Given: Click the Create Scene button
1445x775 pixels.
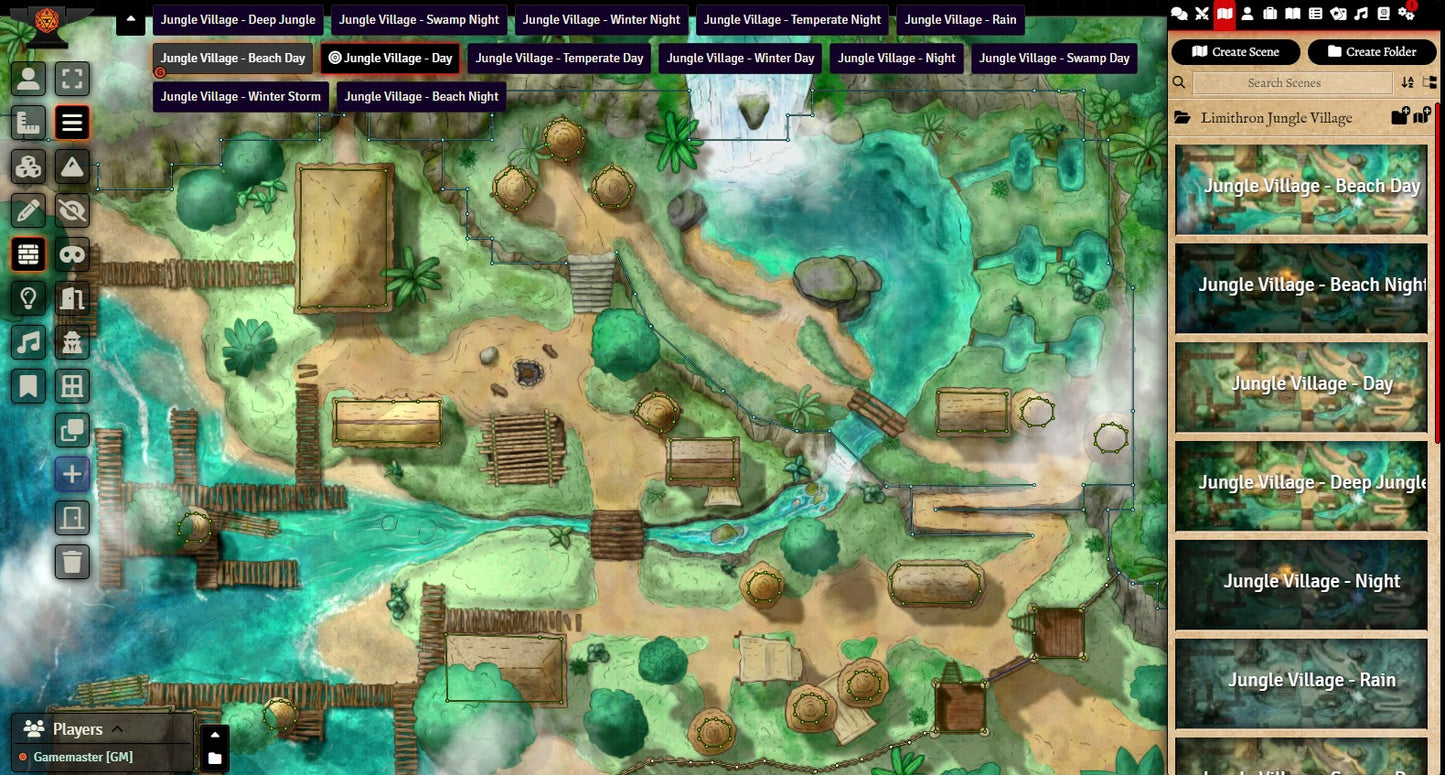Looking at the screenshot, I should pos(1236,52).
